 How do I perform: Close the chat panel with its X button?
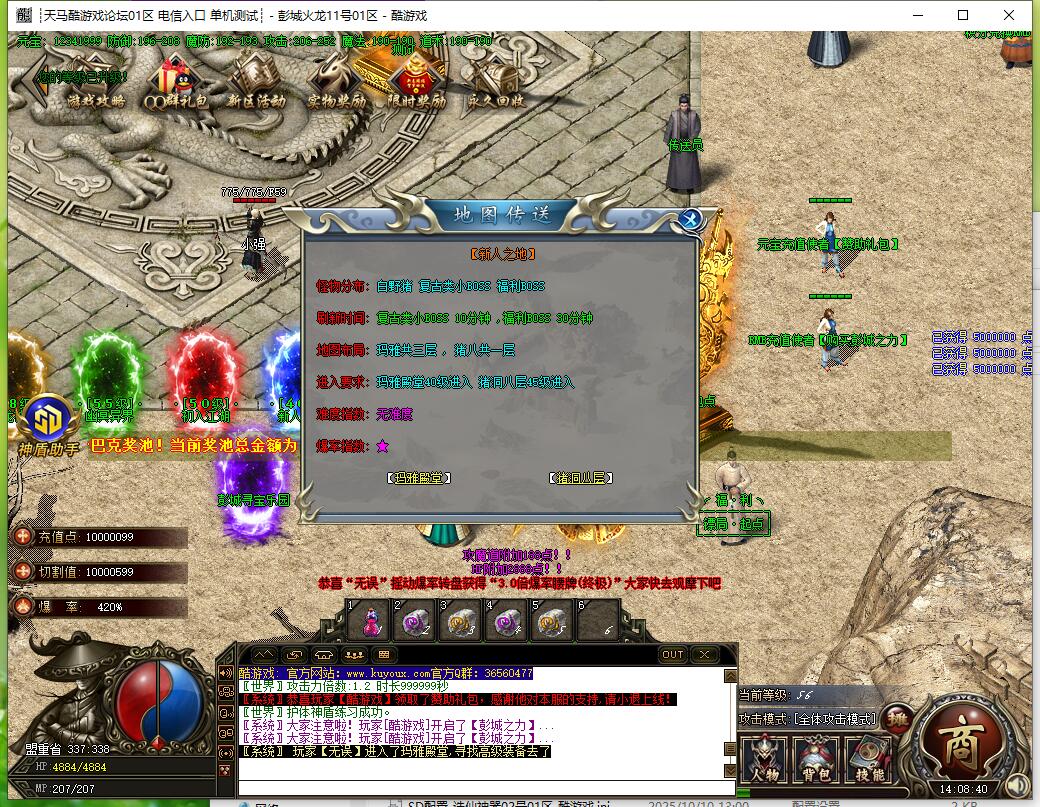tap(705, 655)
